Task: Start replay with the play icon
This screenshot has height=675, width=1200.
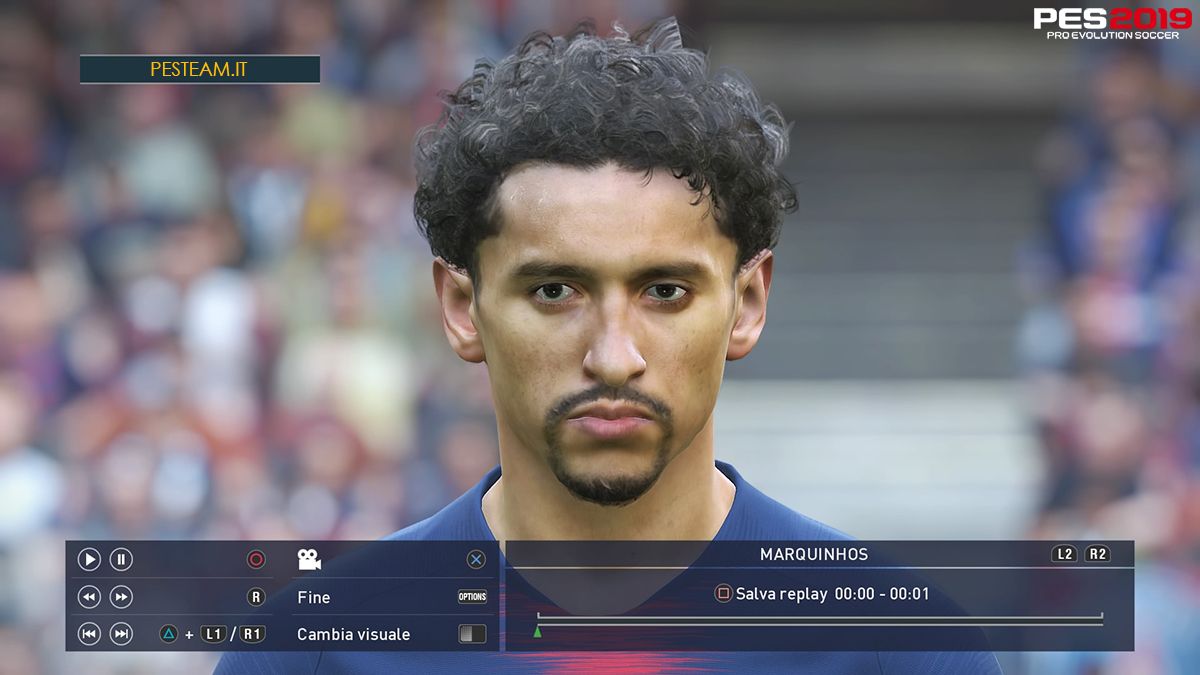Action: click(89, 560)
